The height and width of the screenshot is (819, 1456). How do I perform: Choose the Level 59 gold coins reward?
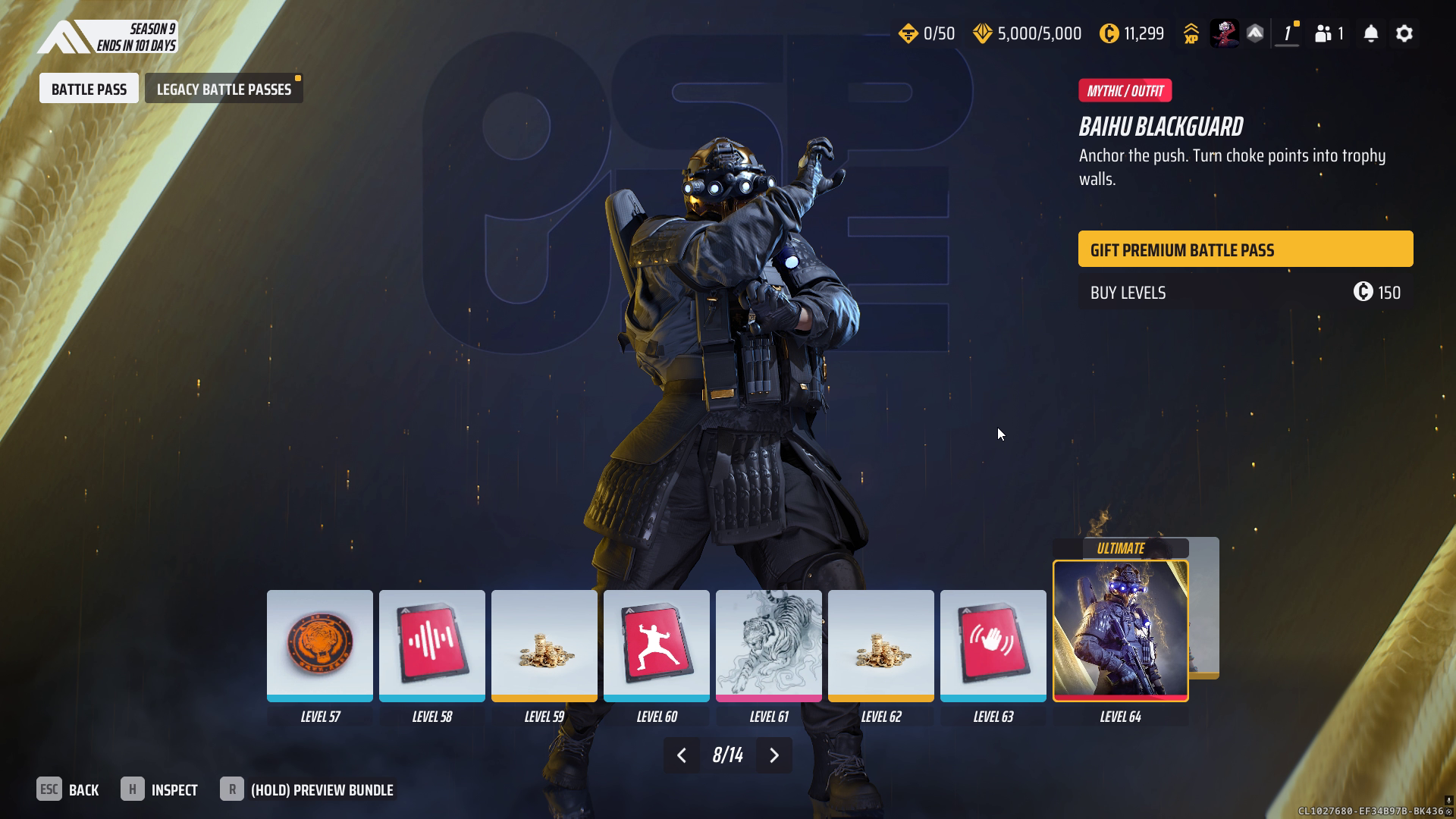[544, 645]
